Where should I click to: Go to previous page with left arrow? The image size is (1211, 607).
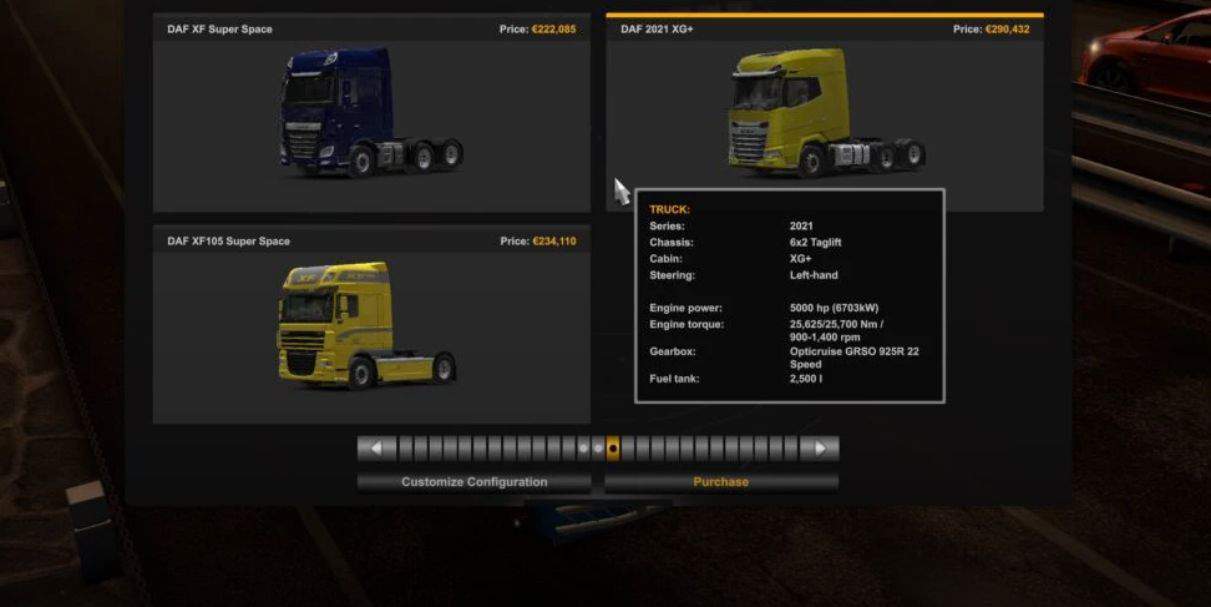(377, 449)
